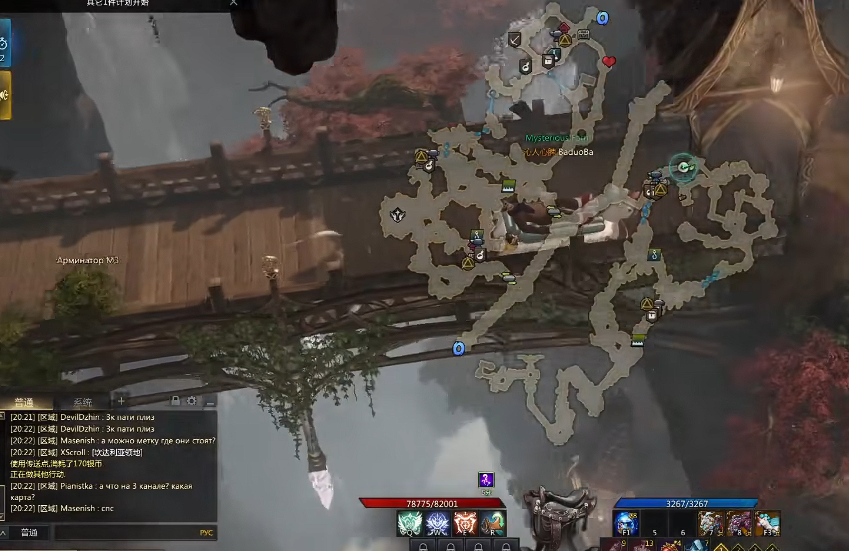
Task: Click the red heart map marker
Action: click(x=608, y=62)
